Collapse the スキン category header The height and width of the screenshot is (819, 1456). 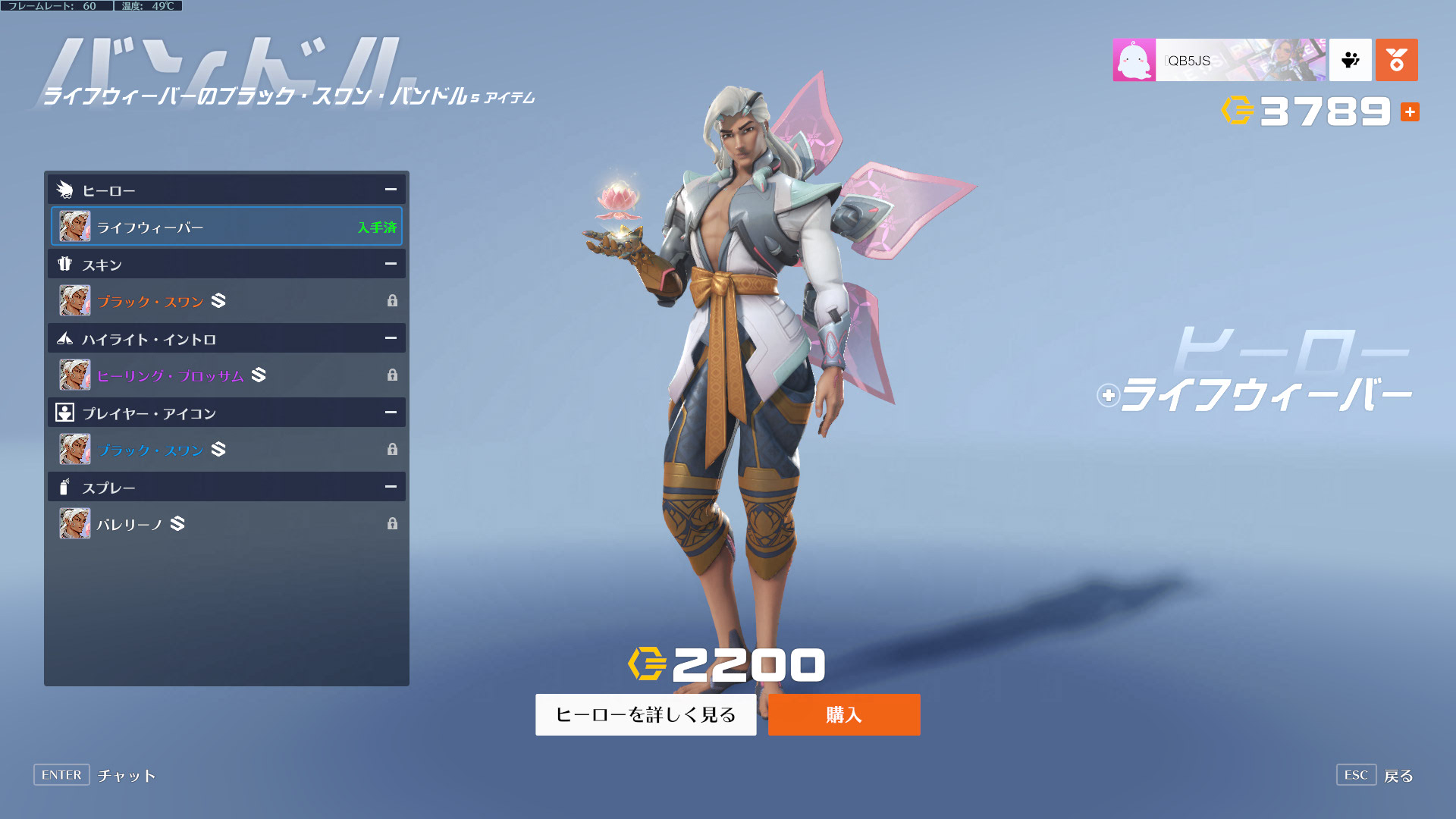[390, 264]
